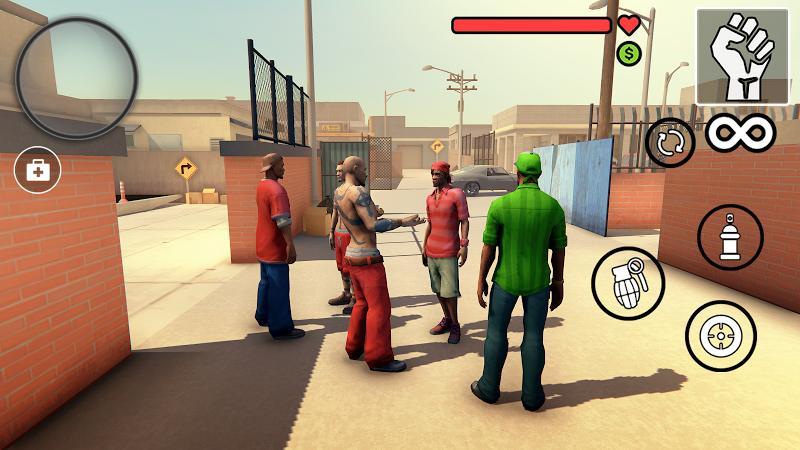The width and height of the screenshot is (800, 450).
Task: Throw a grenade with the grenade button
Action: (628, 284)
